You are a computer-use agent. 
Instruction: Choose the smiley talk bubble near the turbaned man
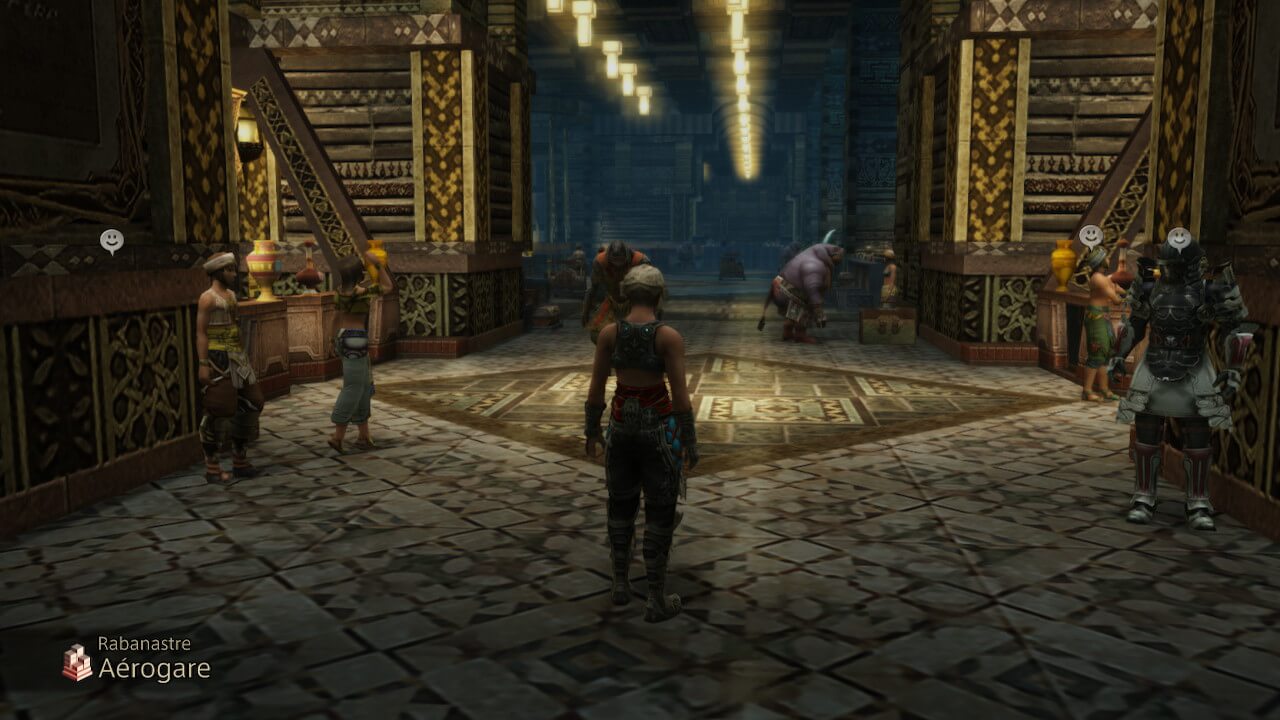pyautogui.click(x=112, y=240)
